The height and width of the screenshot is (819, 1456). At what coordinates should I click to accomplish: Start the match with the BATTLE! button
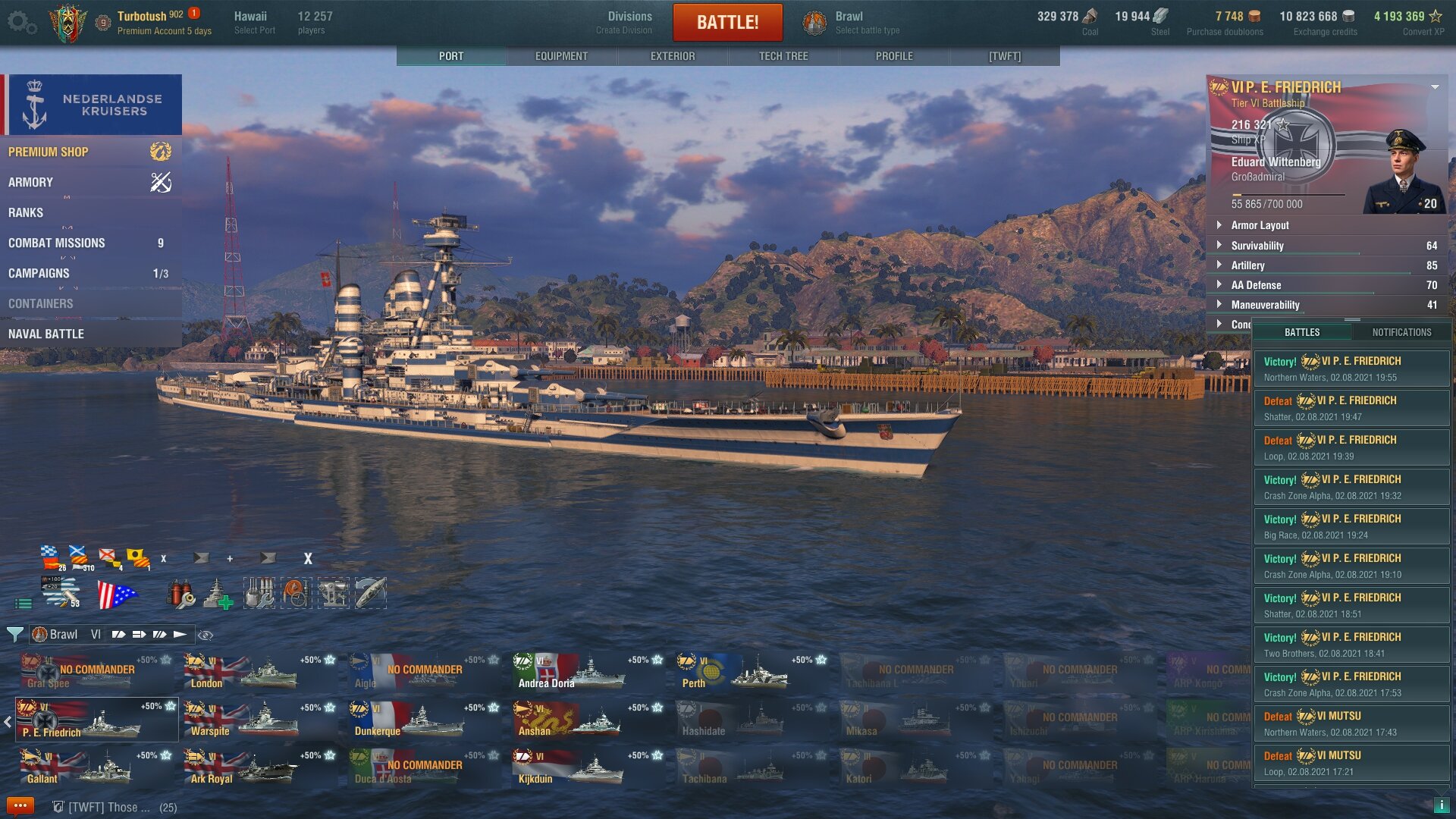[727, 22]
